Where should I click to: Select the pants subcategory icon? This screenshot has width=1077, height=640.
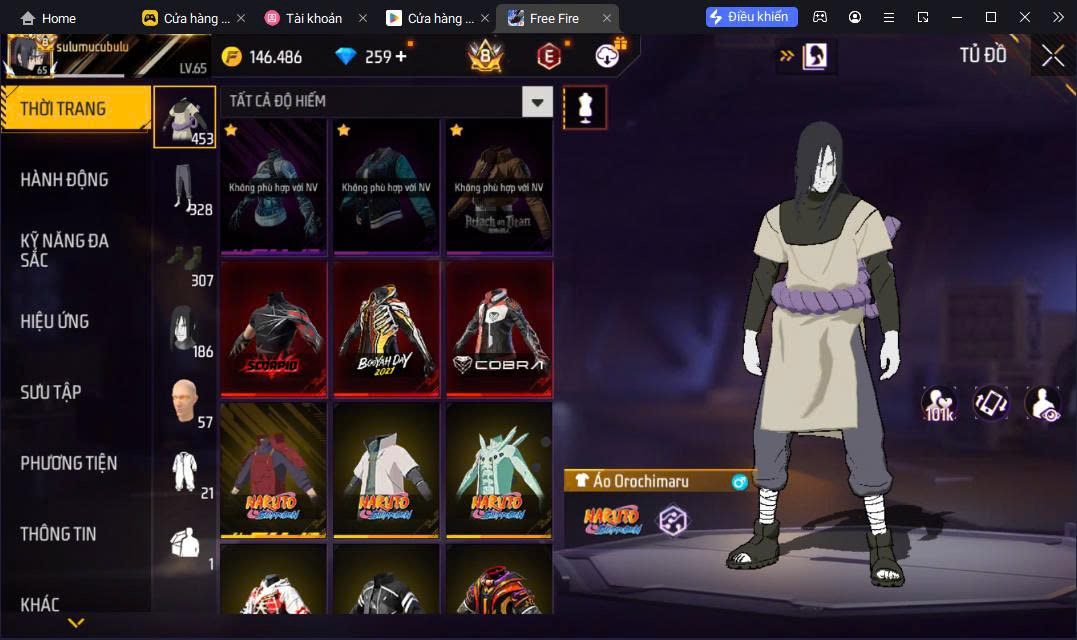(183, 188)
